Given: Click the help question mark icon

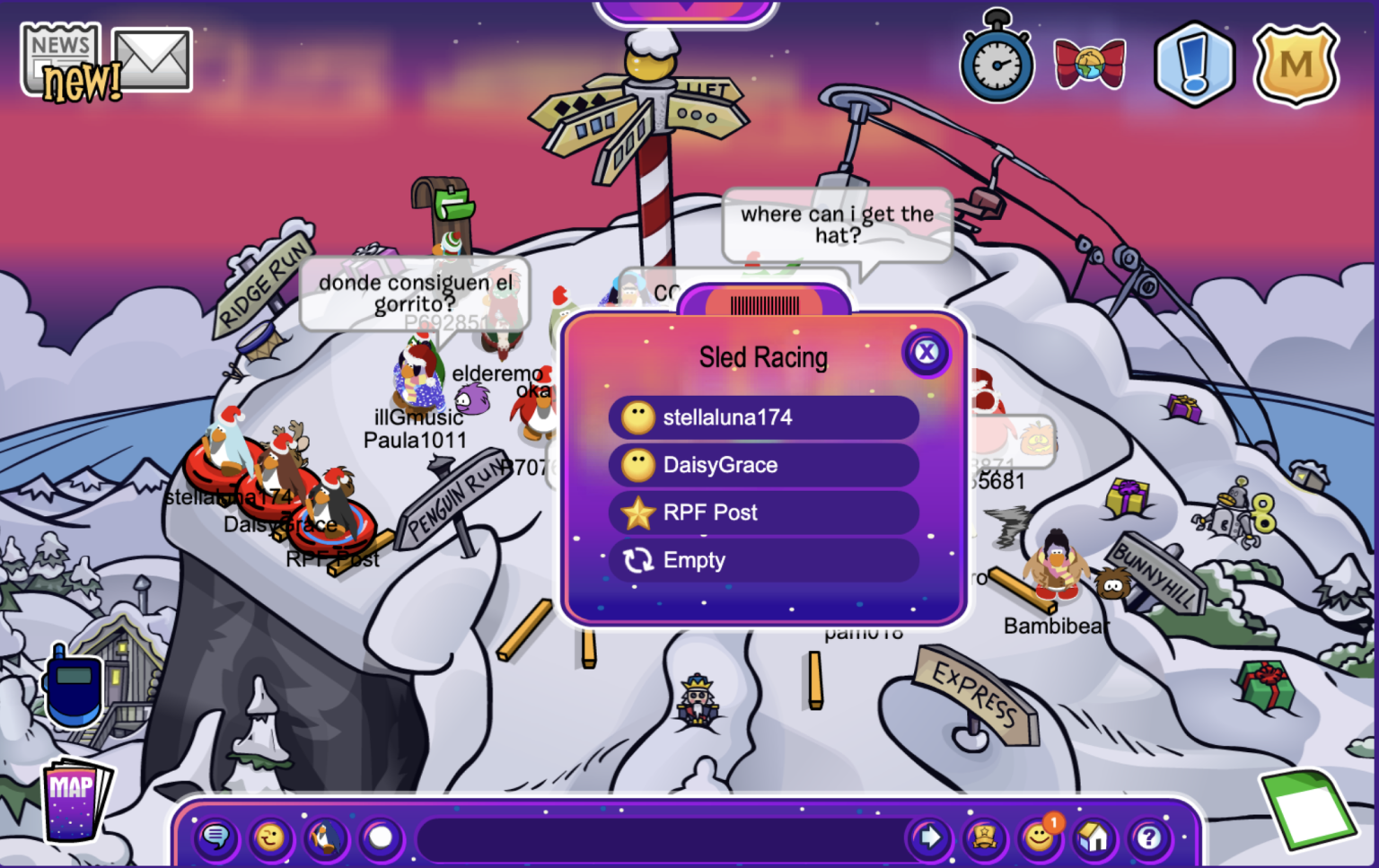Looking at the screenshot, I should coord(1150,837).
